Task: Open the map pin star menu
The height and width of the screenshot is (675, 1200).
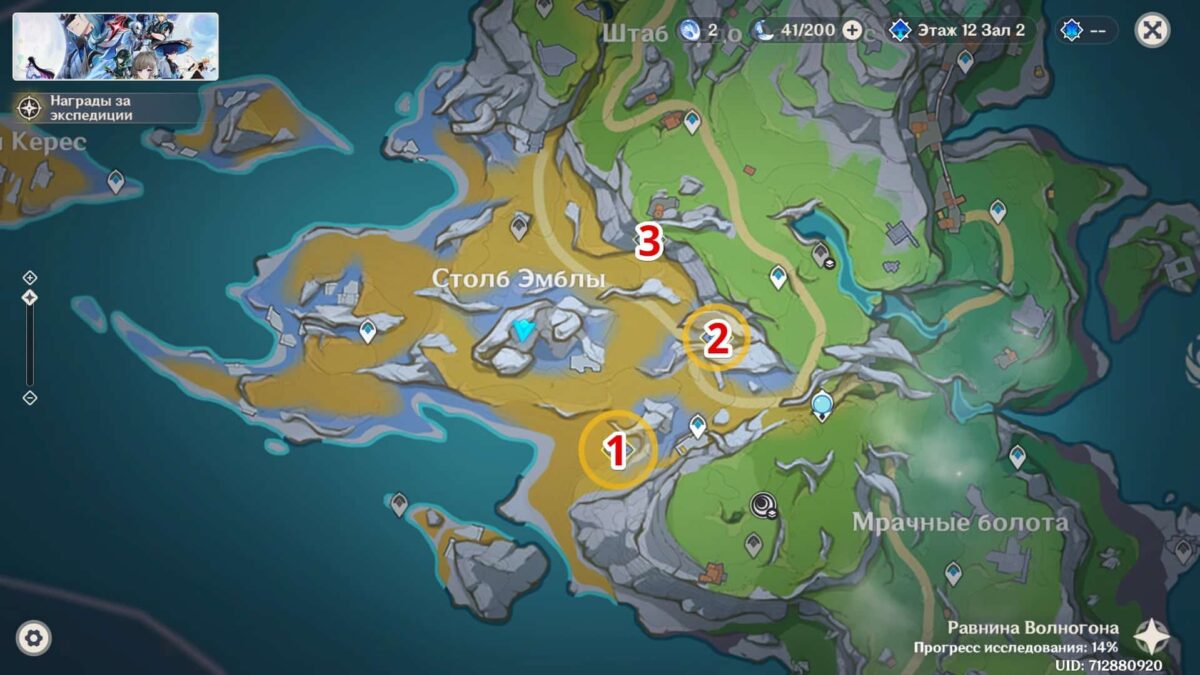Action: pos(1152,636)
